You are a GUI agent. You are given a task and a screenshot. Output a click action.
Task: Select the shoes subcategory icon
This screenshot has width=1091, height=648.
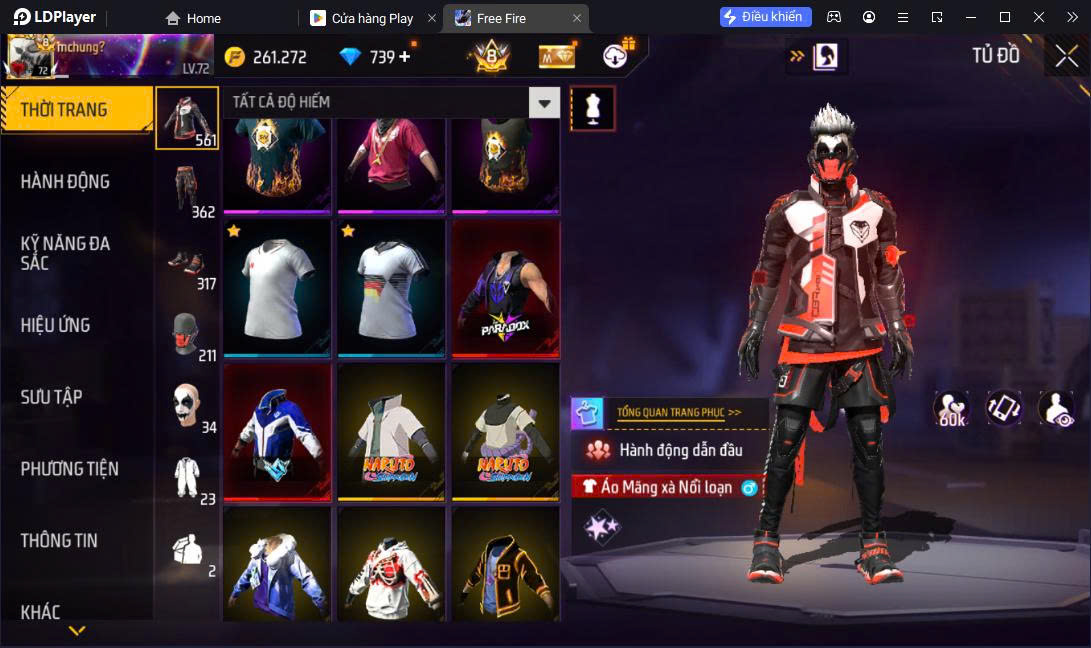187,261
